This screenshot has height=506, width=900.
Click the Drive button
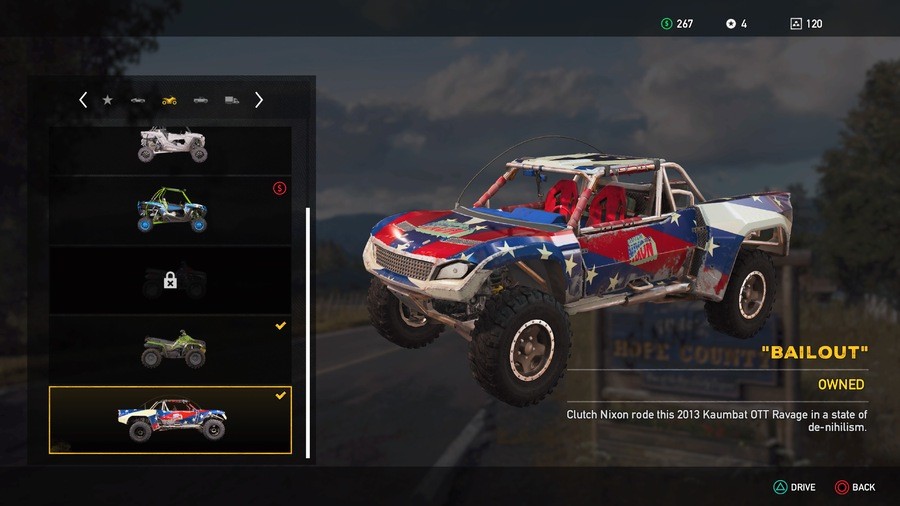pyautogui.click(x=795, y=487)
